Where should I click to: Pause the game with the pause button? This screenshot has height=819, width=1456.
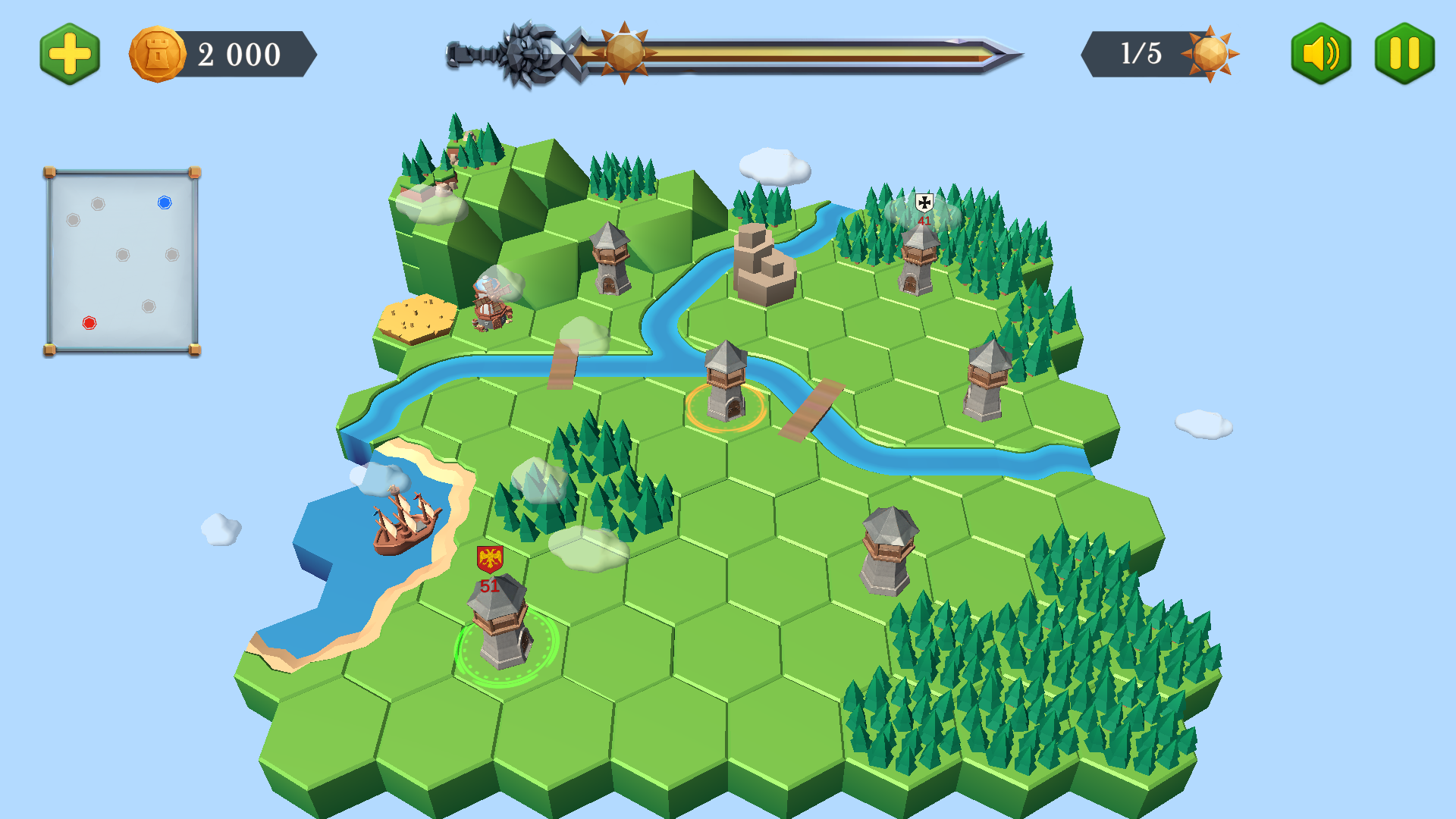pyautogui.click(x=1404, y=54)
